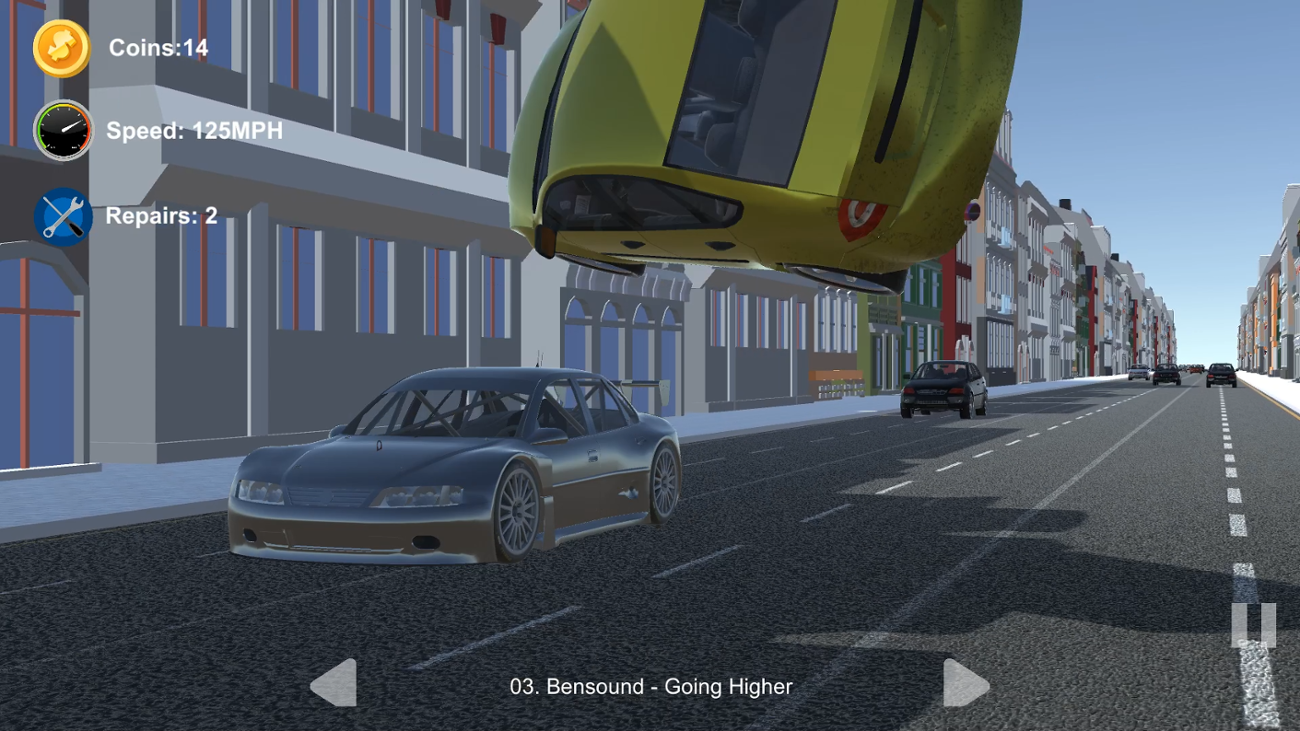Select the dark sedan driving ahead

point(942,390)
